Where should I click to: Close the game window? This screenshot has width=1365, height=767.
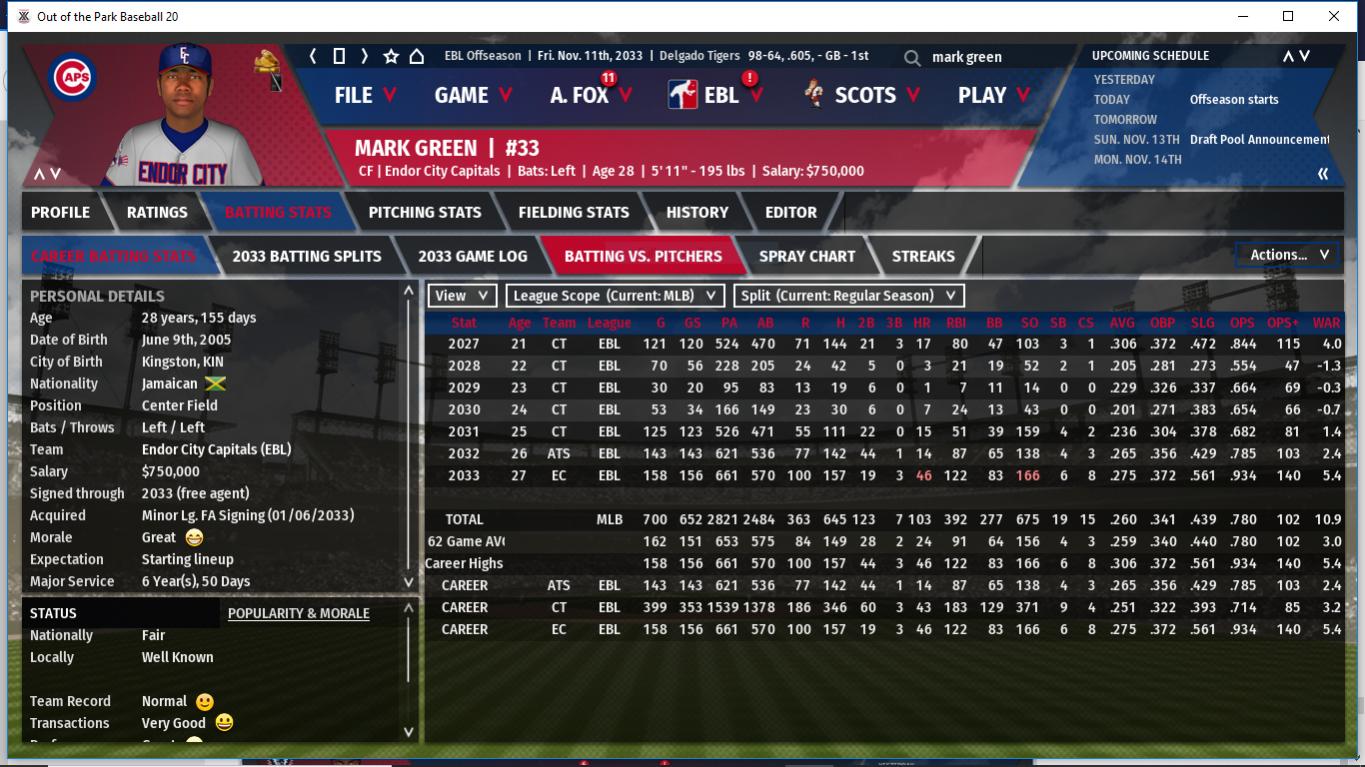1333,16
